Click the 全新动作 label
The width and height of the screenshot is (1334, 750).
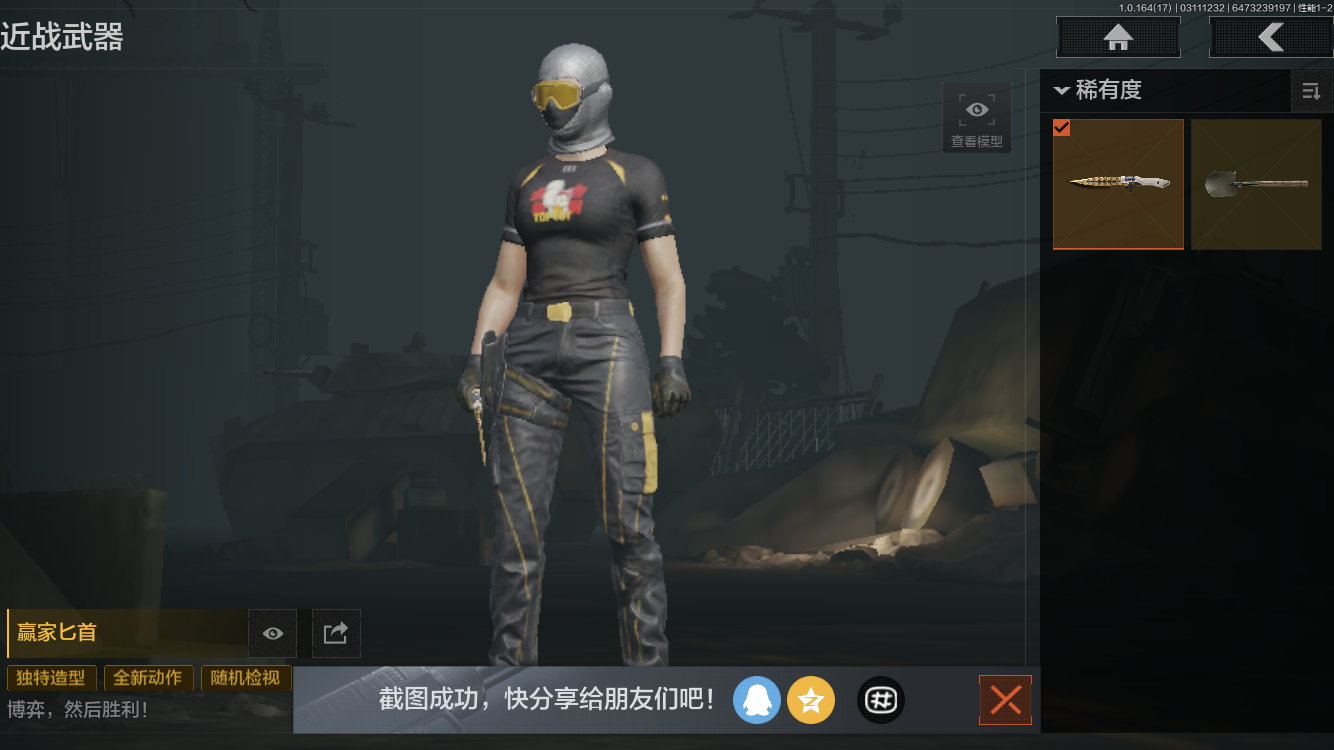click(148, 678)
